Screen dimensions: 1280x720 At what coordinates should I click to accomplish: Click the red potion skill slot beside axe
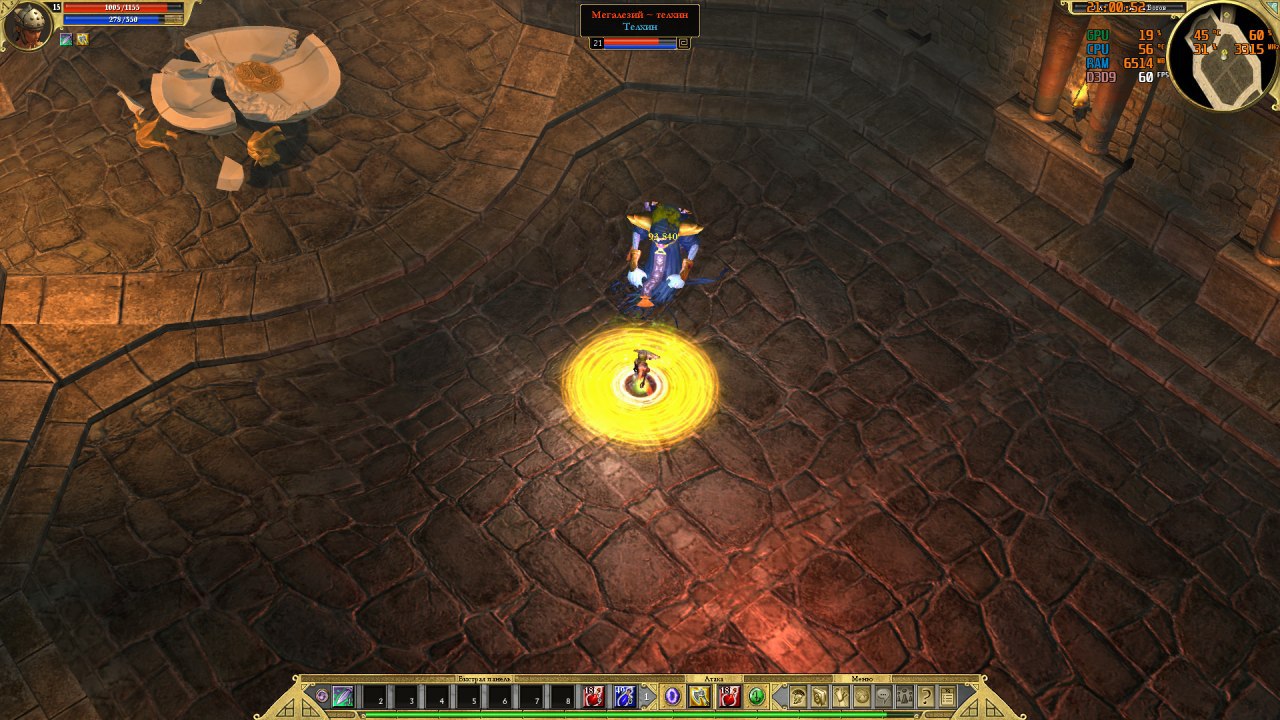tap(729, 696)
